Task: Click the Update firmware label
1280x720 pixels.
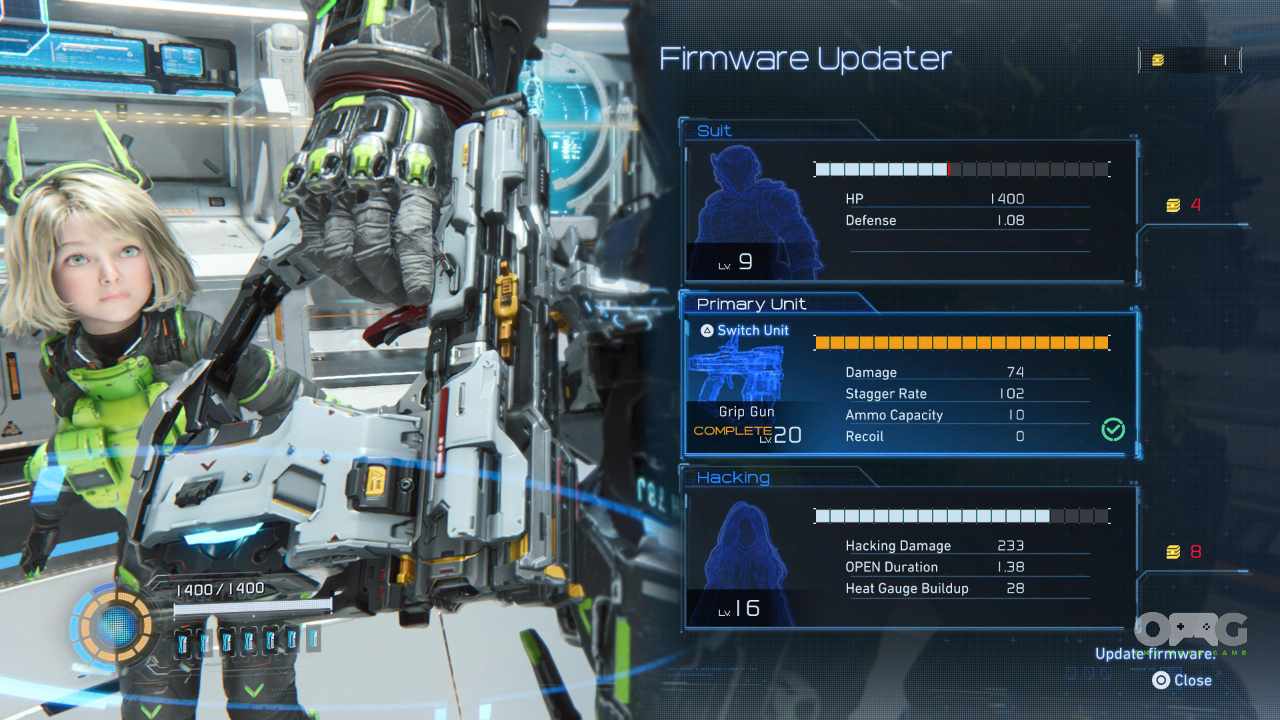Action: [x=1155, y=654]
